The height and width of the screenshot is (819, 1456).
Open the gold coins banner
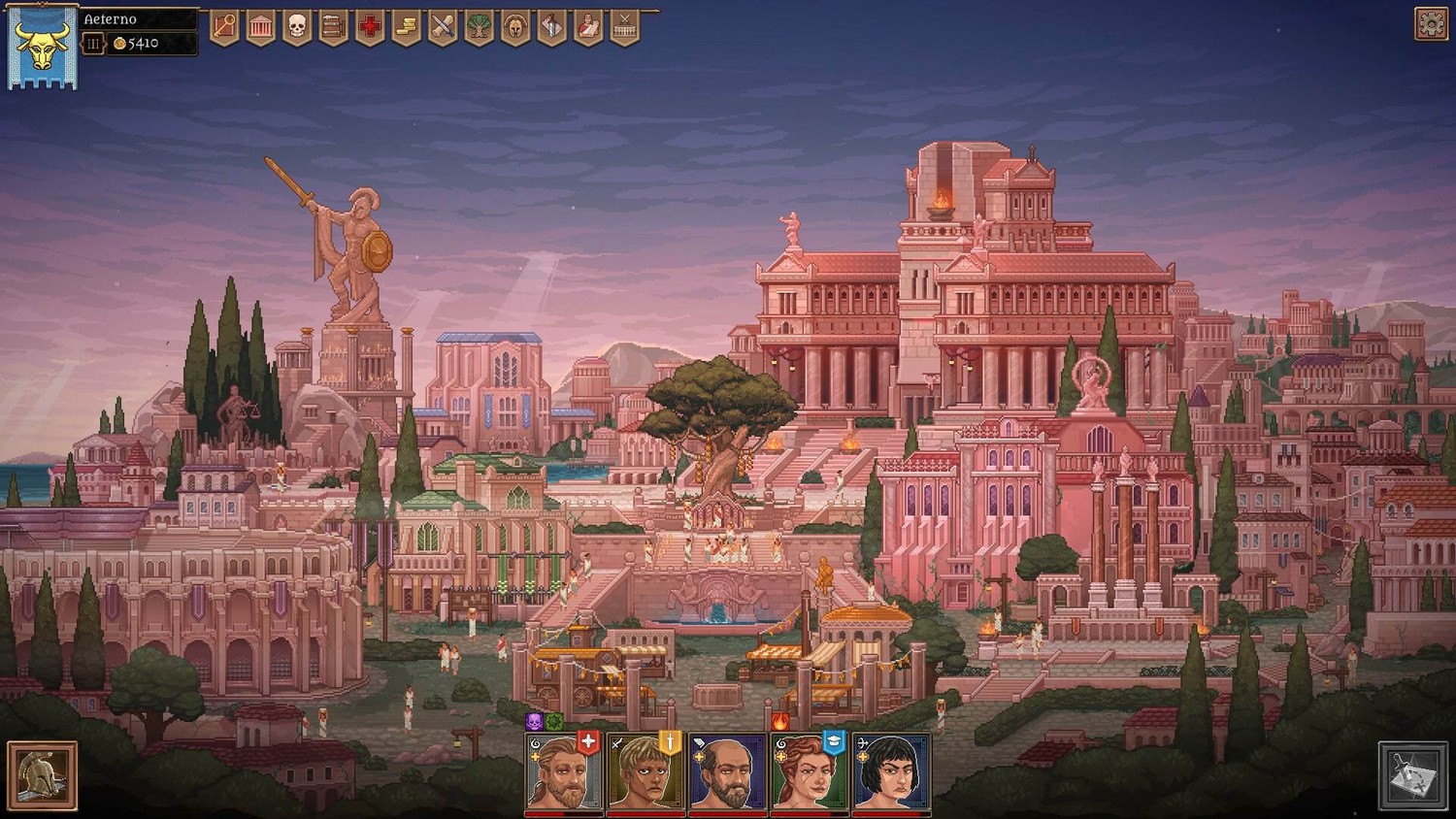pos(406,27)
